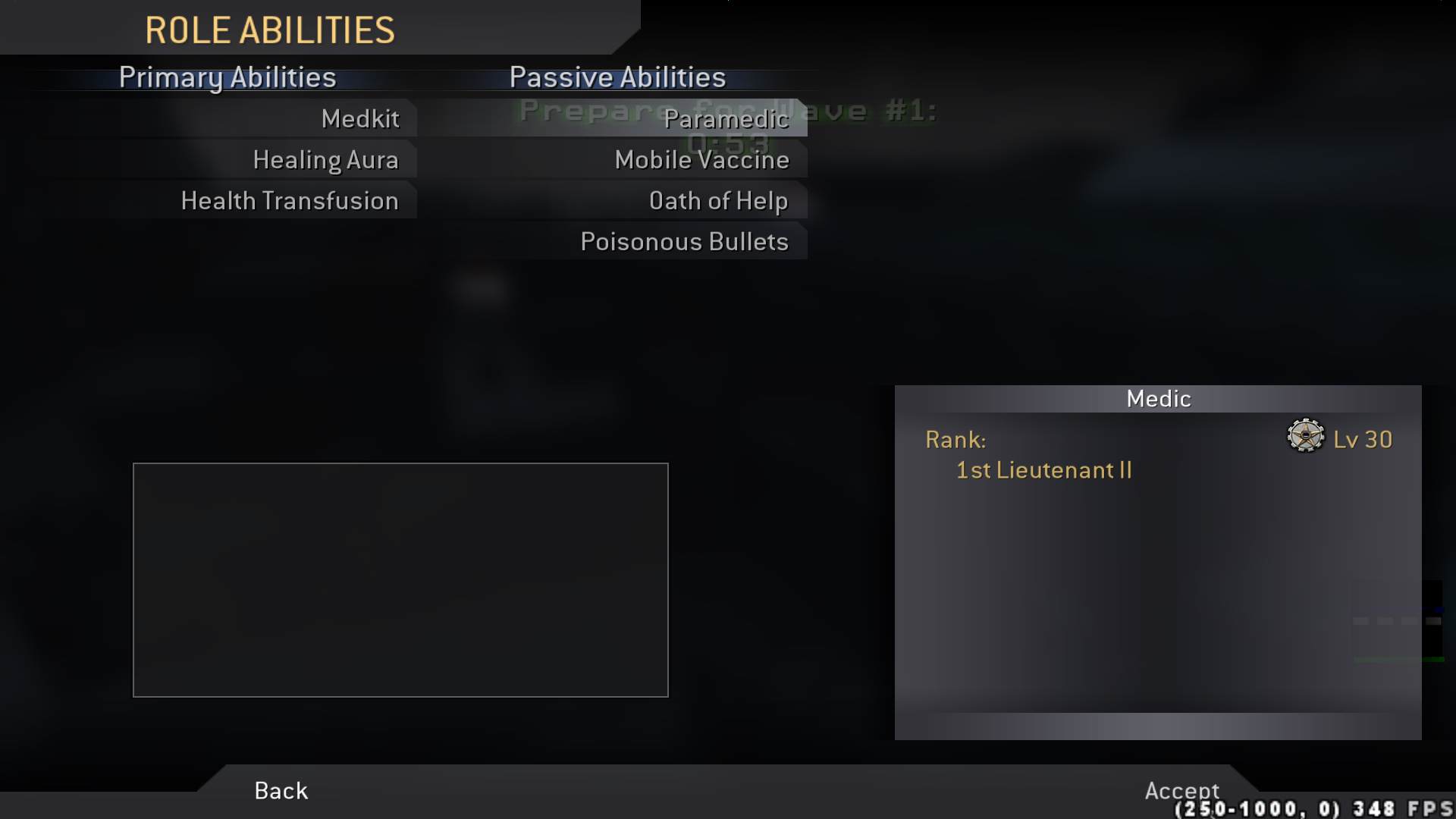Click the rank emblem badge next to Lv 30
Screen dimensions: 1456x819
(1305, 438)
